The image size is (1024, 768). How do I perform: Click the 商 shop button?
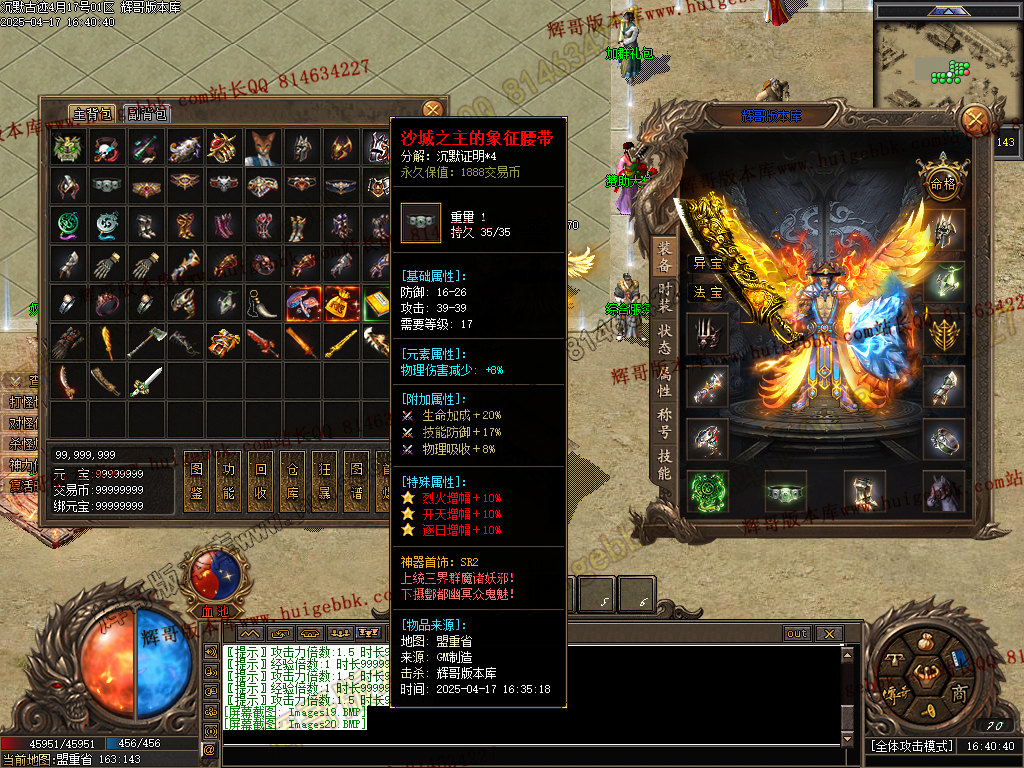tap(959, 693)
